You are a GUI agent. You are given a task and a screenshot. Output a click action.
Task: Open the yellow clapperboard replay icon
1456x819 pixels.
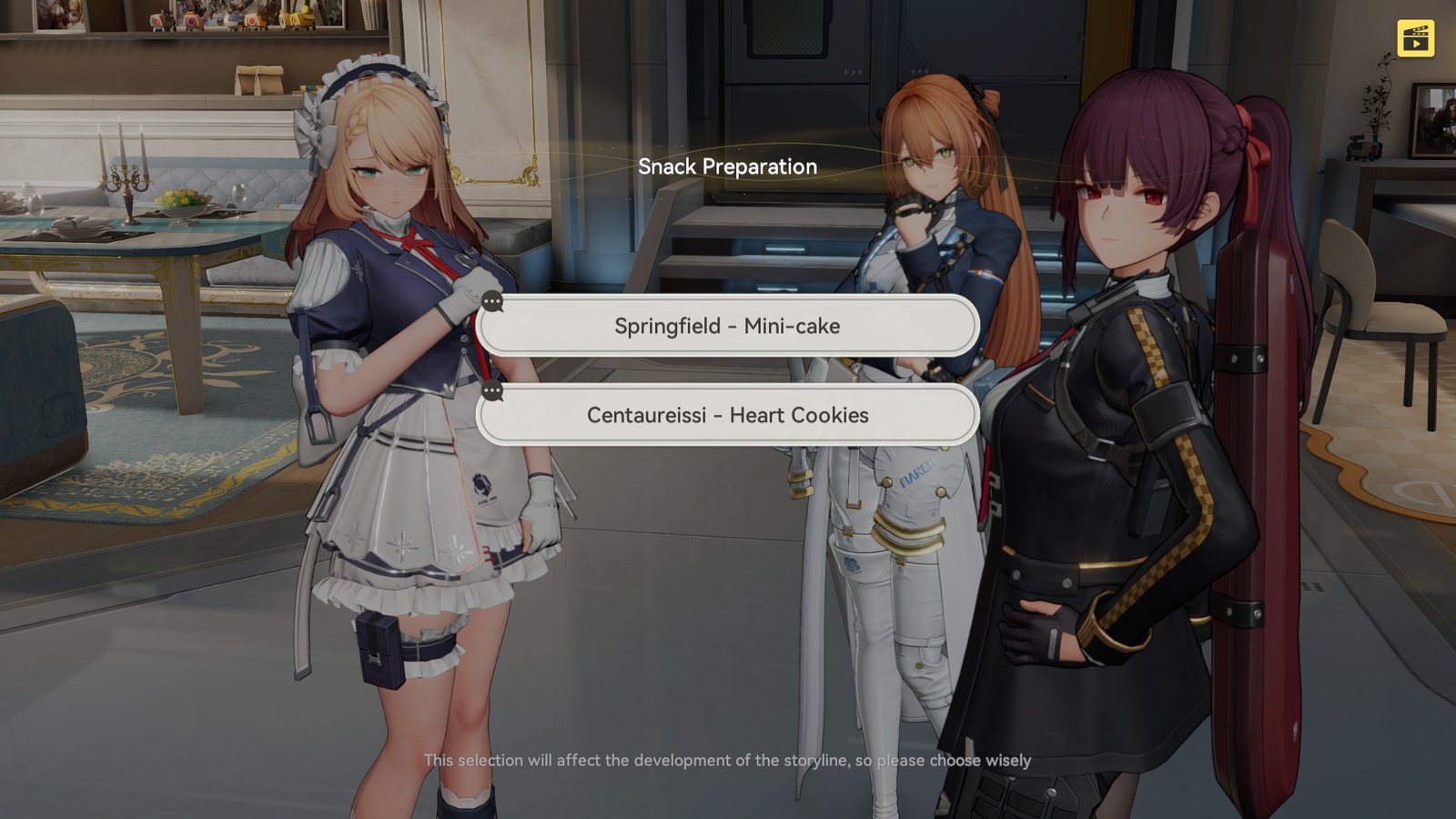(1416, 38)
